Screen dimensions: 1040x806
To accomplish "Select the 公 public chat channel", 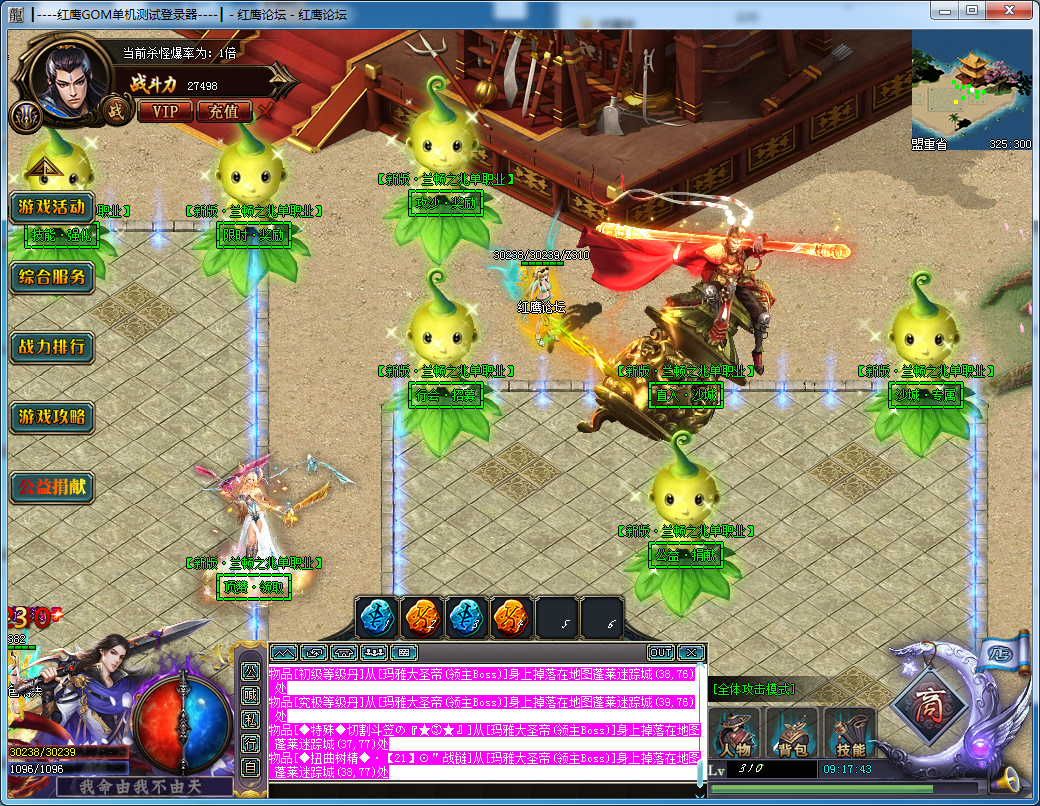I will pyautogui.click(x=250, y=670).
